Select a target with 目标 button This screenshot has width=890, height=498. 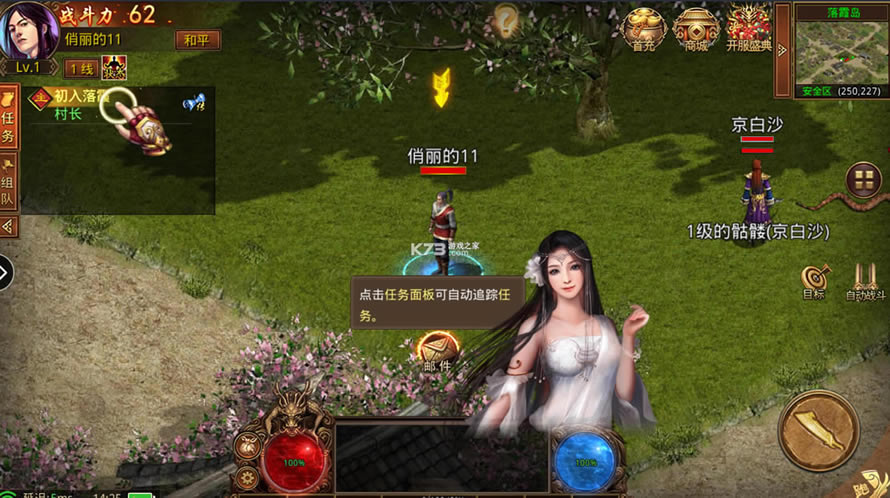point(814,281)
